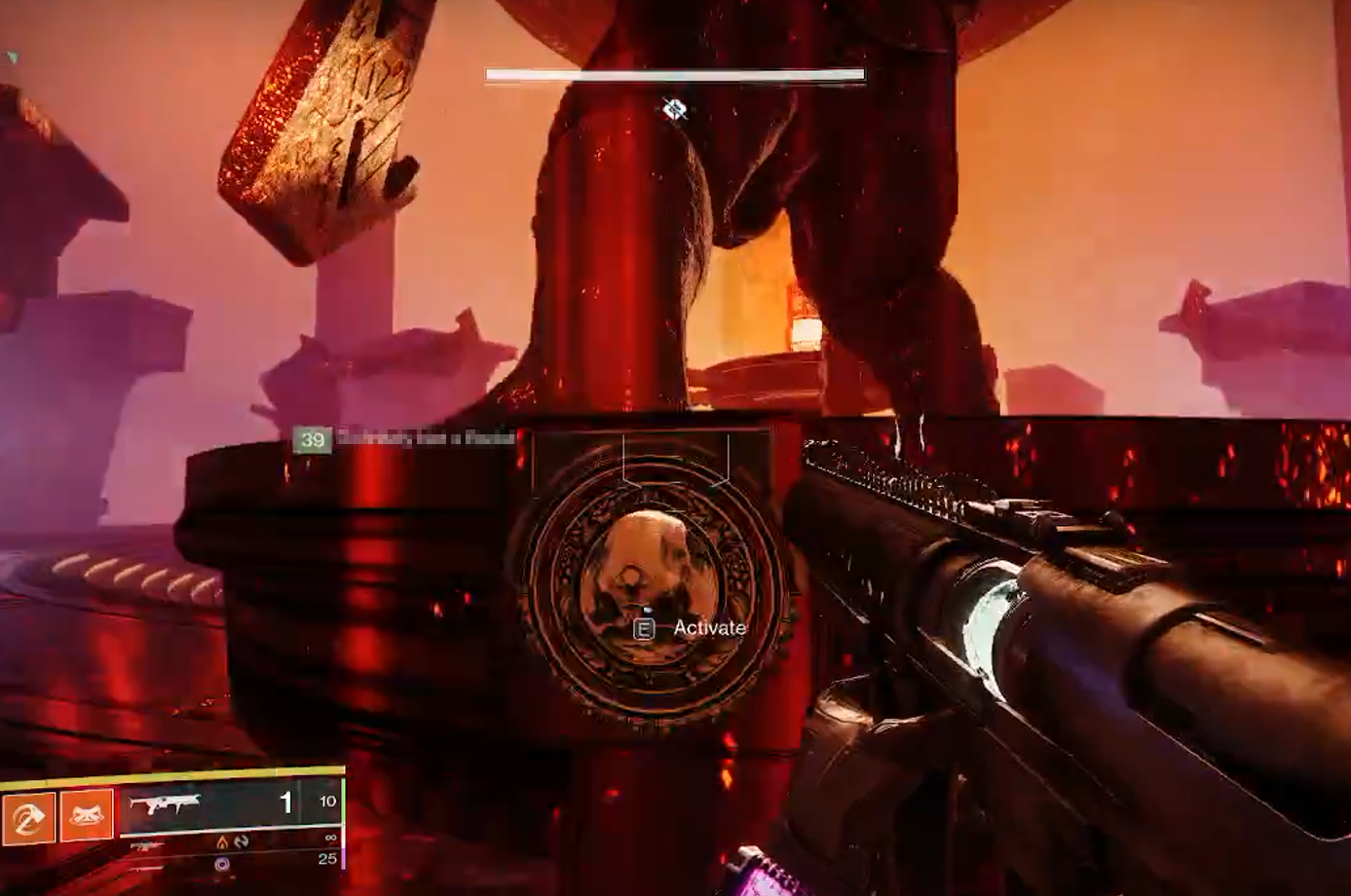The height and width of the screenshot is (896, 1351).
Task: Click the objective waypoint diamond marker
Action: (674, 109)
